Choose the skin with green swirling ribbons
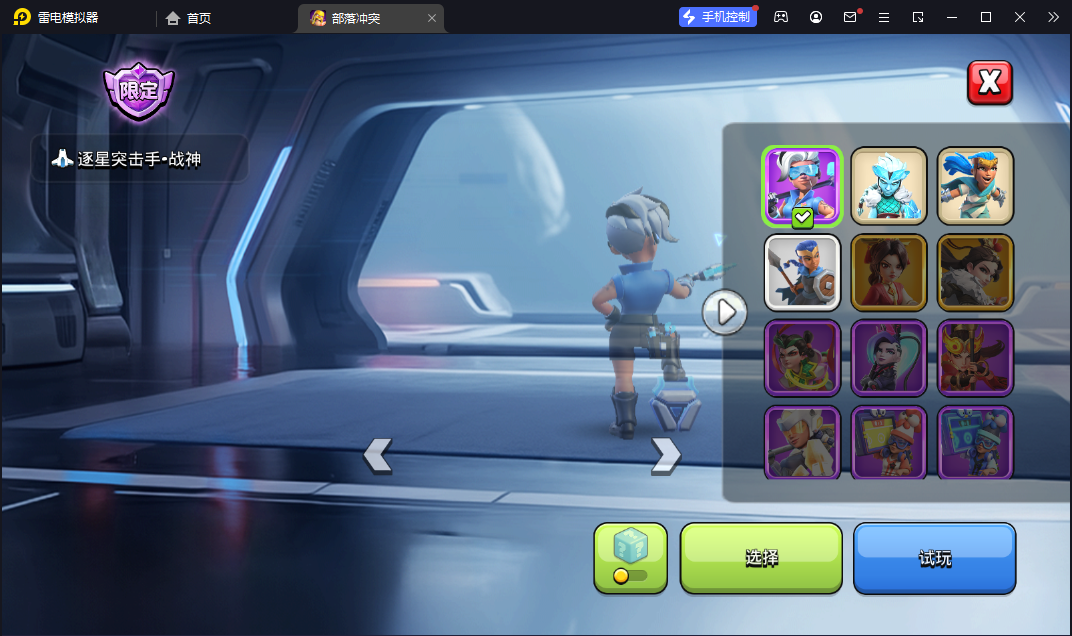Image resolution: width=1072 pixels, height=636 pixels. (x=802, y=358)
